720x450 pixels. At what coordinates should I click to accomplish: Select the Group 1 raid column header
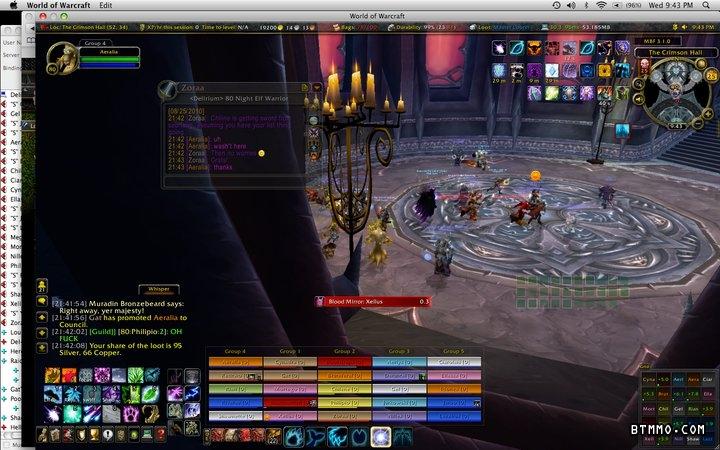click(x=290, y=352)
